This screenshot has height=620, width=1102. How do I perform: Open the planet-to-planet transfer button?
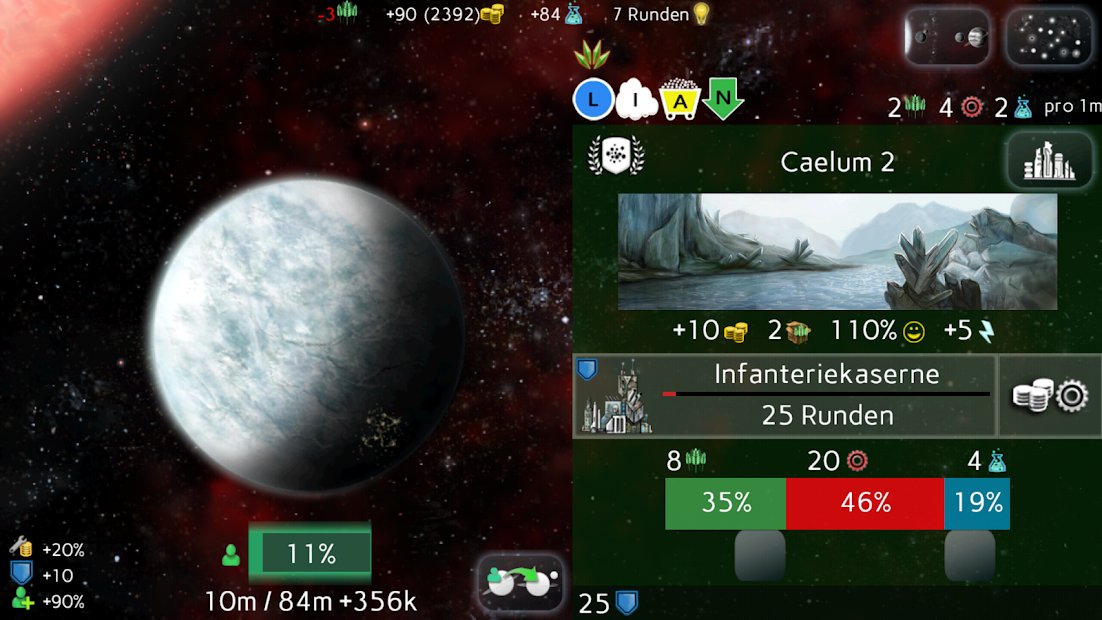point(521,582)
